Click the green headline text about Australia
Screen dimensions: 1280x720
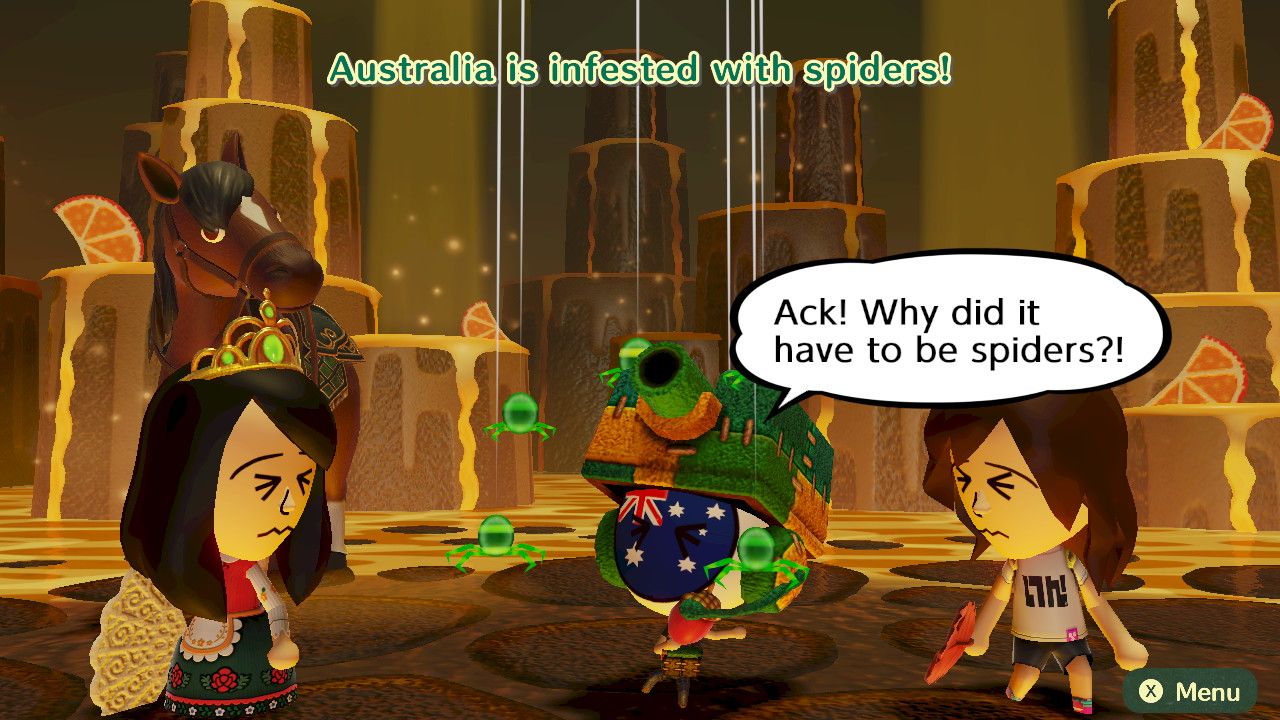click(640, 70)
